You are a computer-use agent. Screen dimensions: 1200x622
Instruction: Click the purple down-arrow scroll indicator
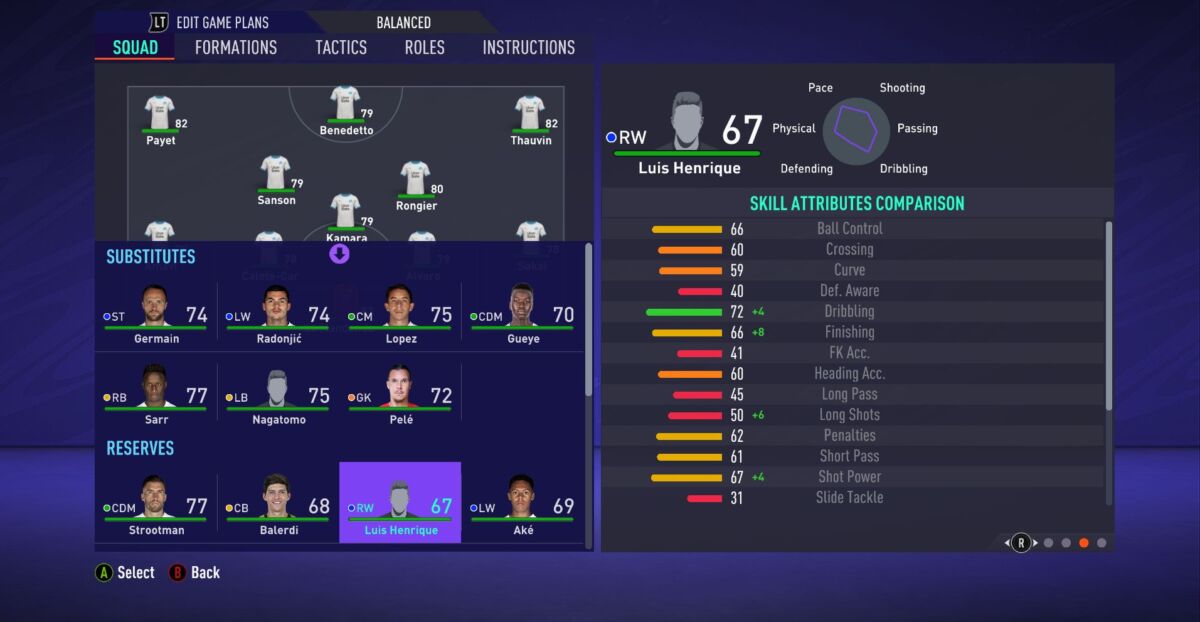tap(339, 254)
